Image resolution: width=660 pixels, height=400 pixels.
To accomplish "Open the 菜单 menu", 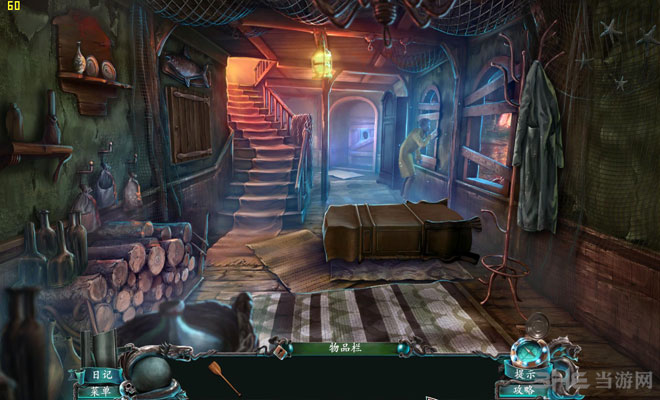I will (x=102, y=391).
